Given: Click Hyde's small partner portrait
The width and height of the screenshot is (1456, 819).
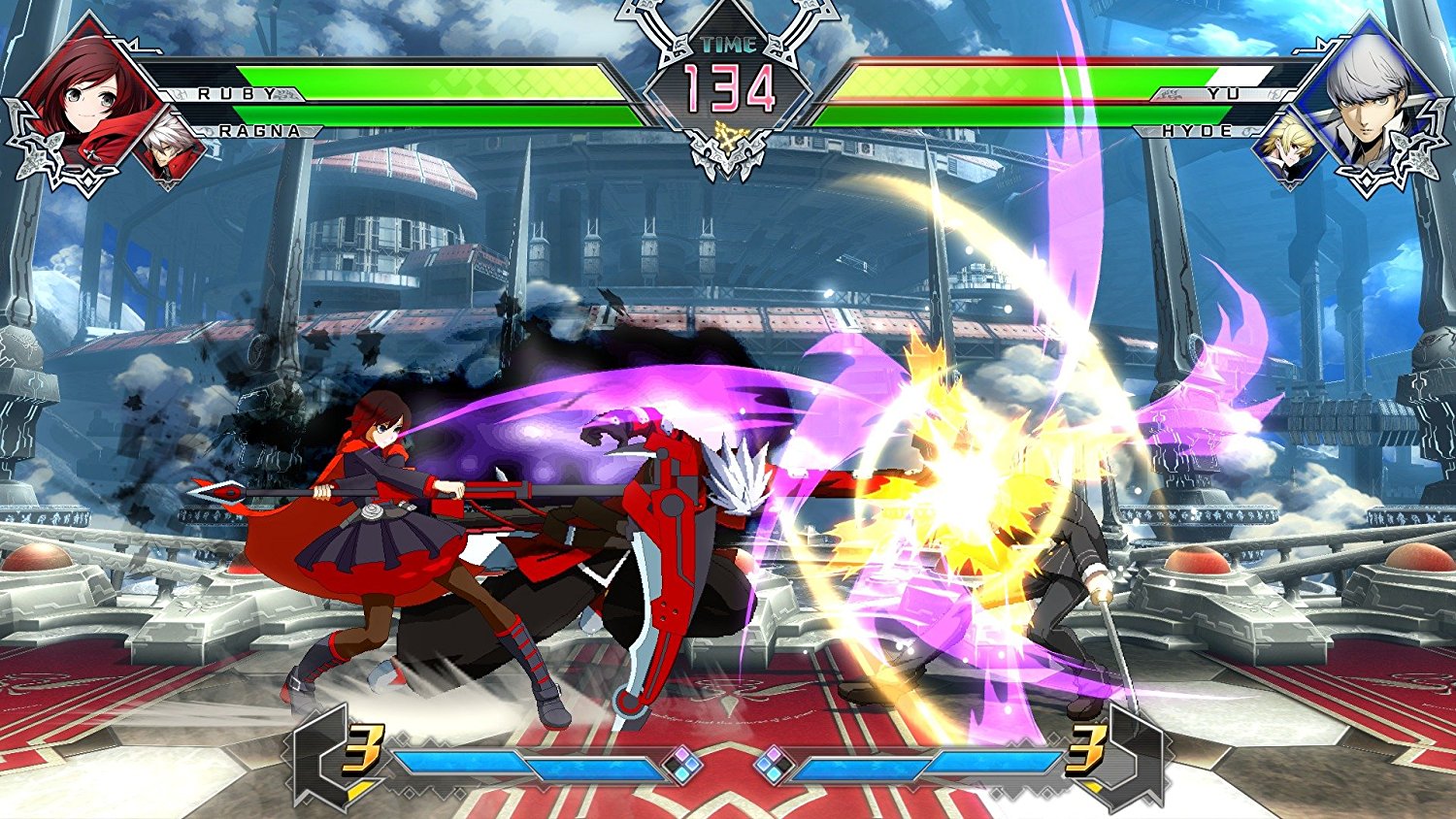Looking at the screenshot, I should click(1286, 150).
